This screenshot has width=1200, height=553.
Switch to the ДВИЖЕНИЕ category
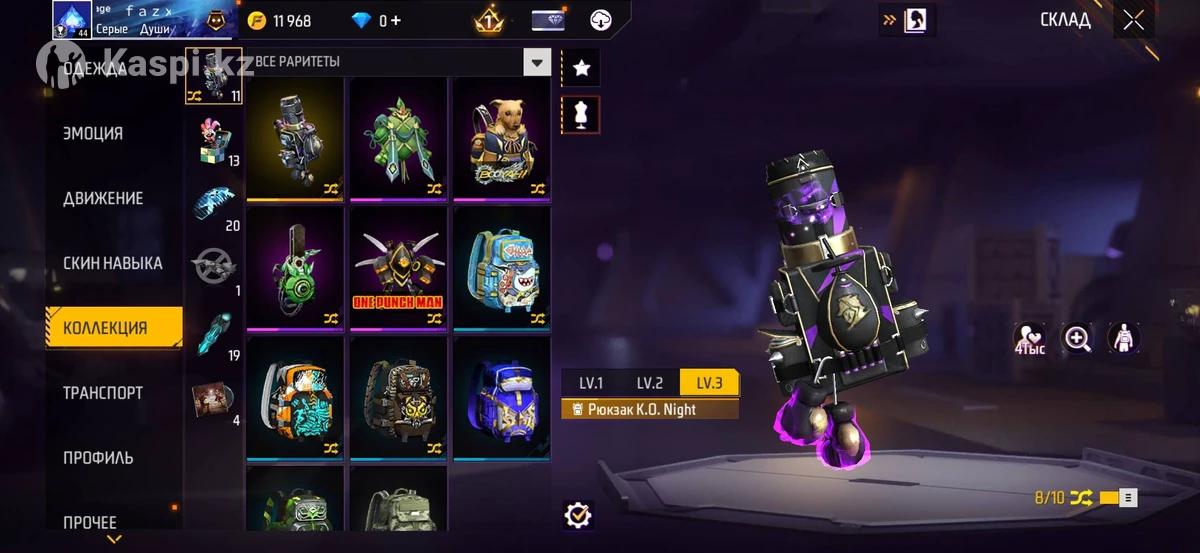pos(103,198)
